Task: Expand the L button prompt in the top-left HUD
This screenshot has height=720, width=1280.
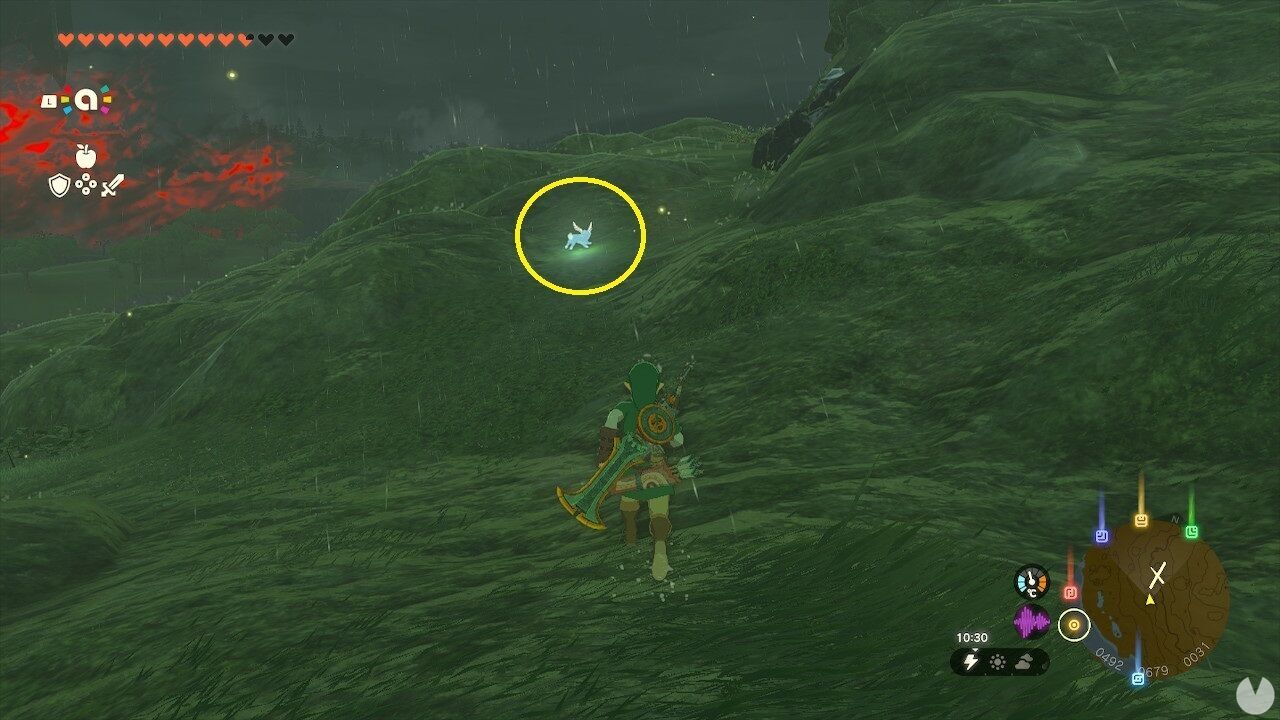Action: 48,100
